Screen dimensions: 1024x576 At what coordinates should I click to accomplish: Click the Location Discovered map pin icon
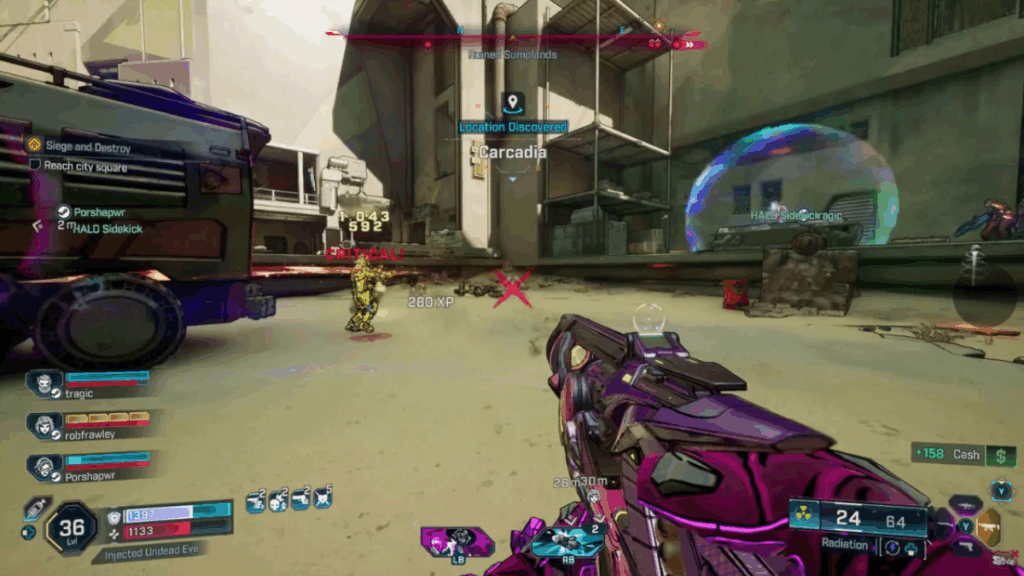pos(513,103)
